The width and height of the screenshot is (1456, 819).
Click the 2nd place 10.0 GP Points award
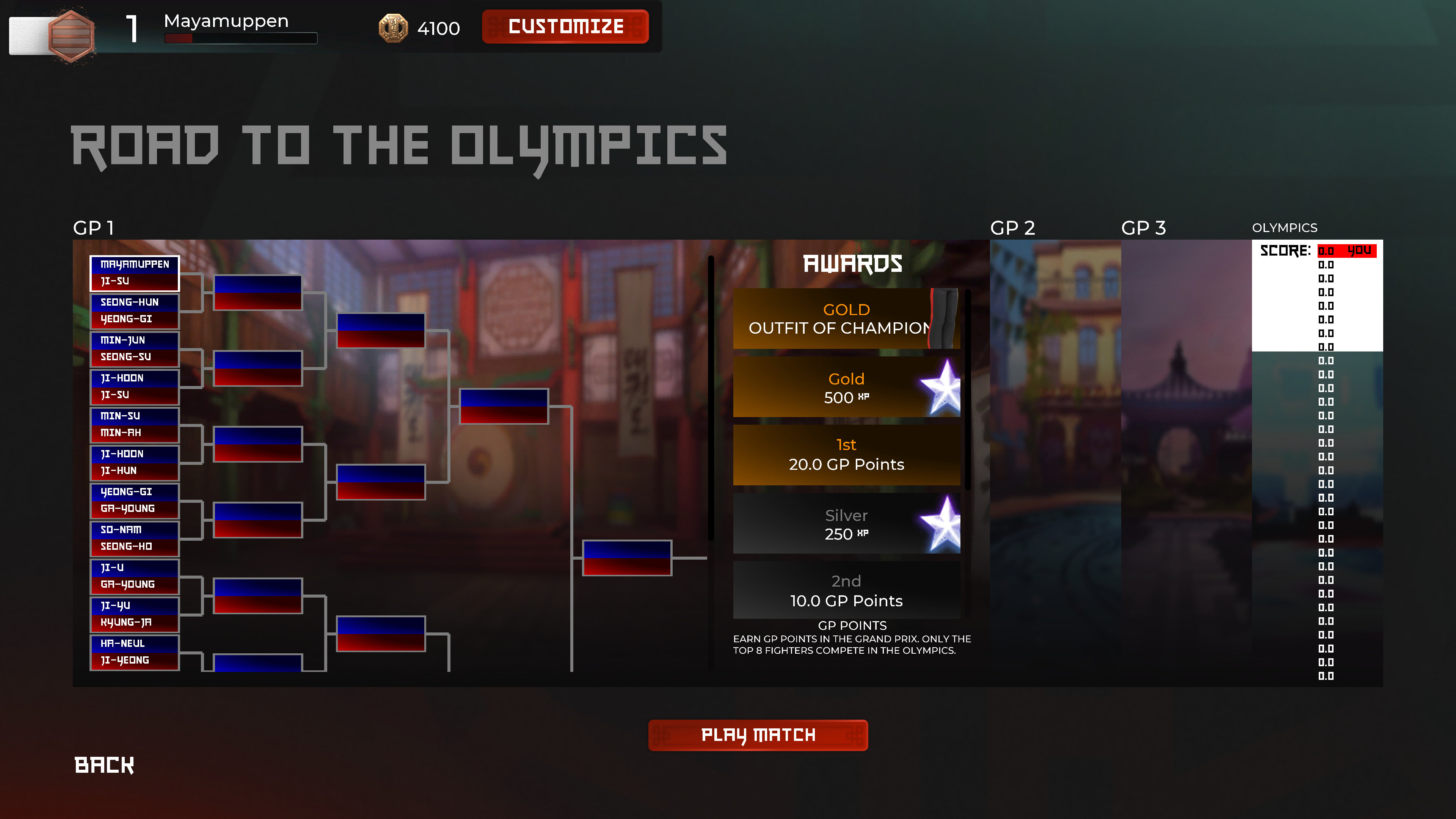[846, 591]
